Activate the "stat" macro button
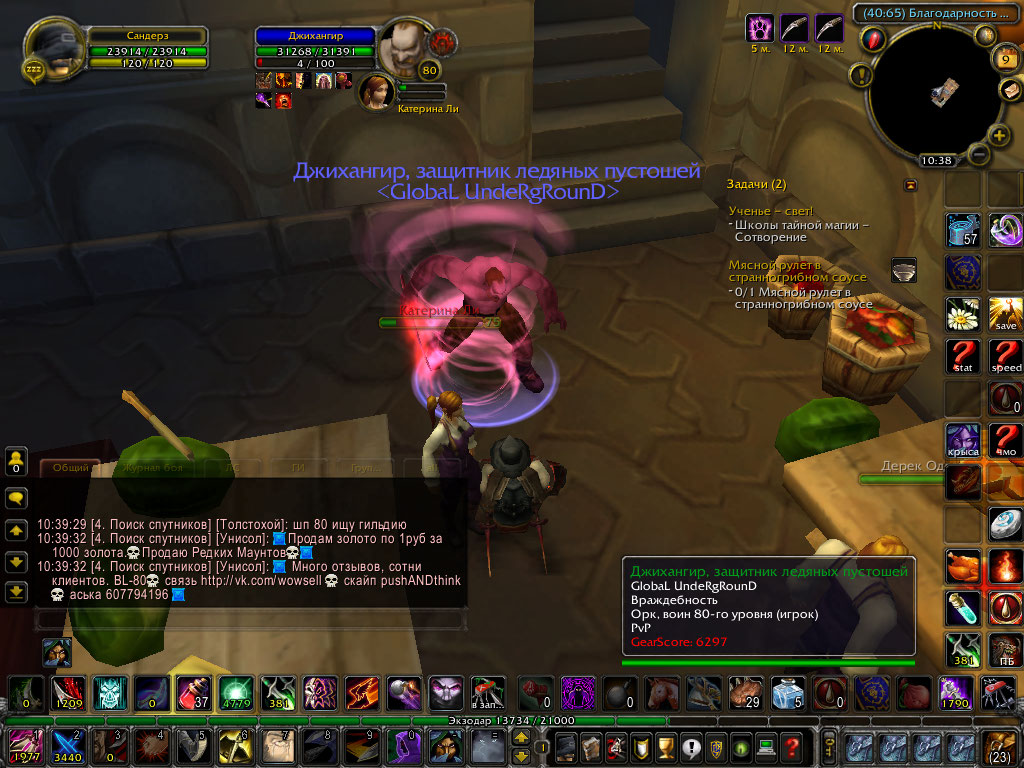 (x=963, y=356)
